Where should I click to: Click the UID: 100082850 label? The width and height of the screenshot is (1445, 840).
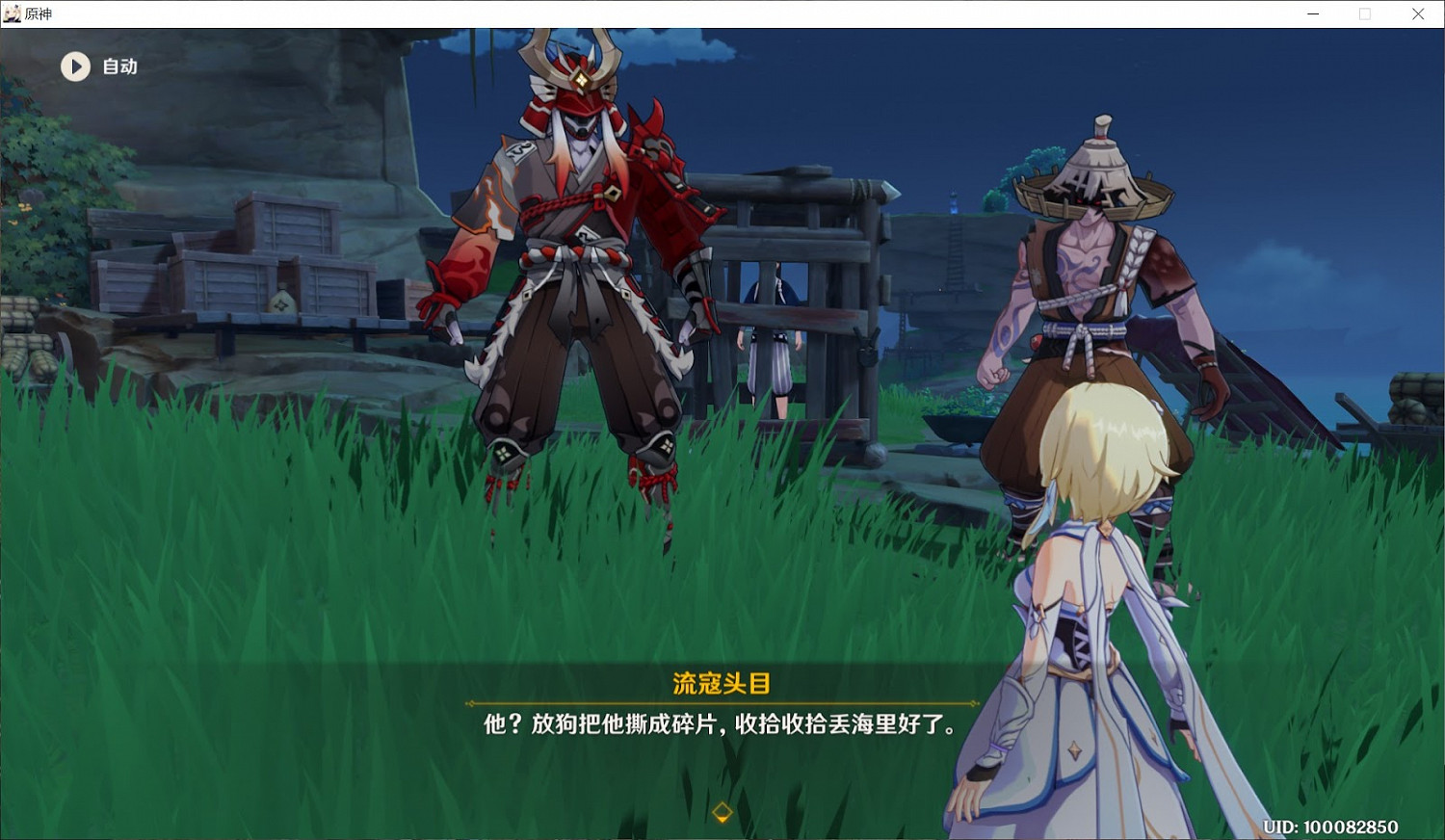click(1328, 827)
